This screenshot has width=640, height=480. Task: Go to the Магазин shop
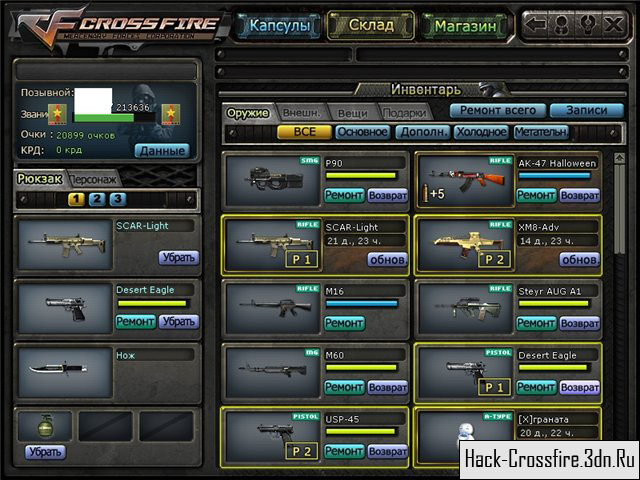tap(463, 25)
